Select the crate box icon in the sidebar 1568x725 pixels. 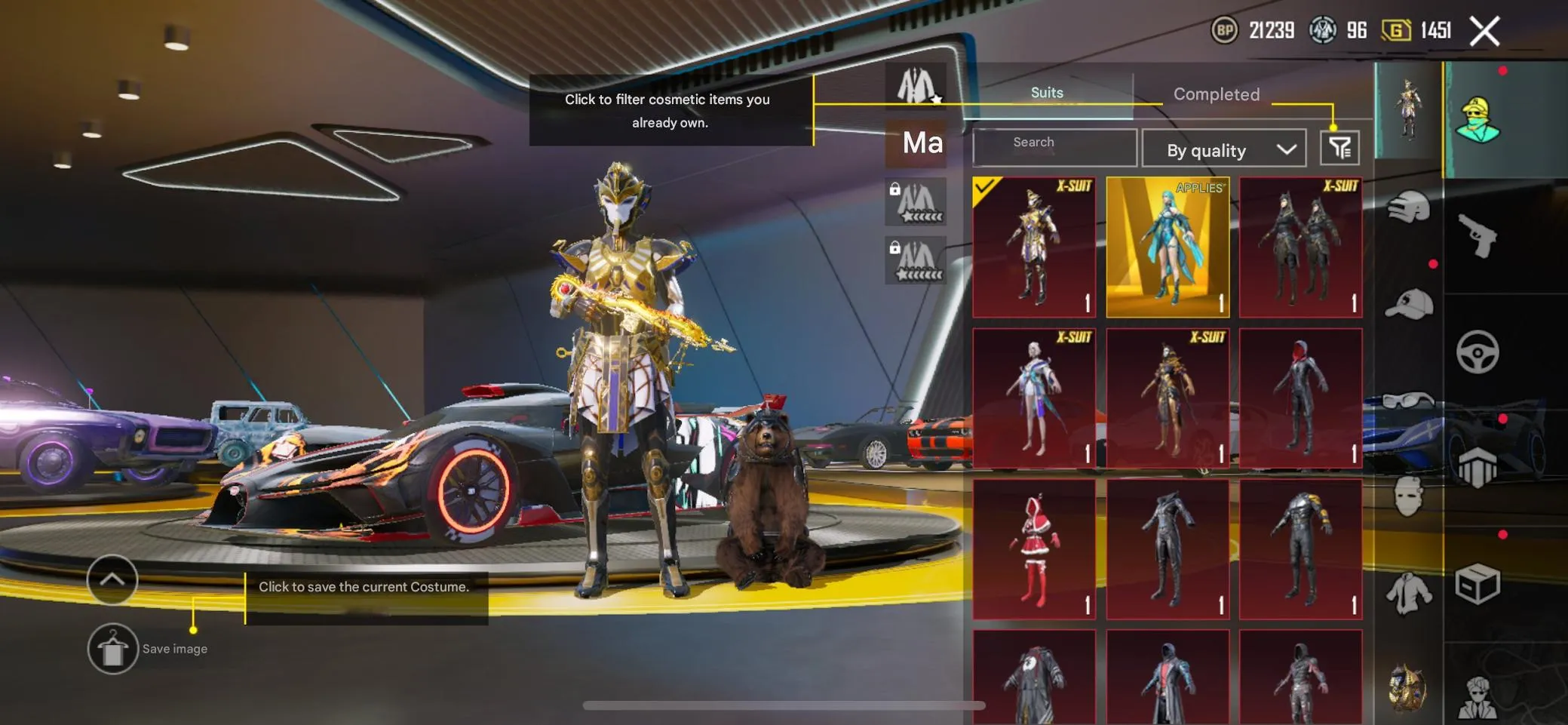tap(1480, 583)
